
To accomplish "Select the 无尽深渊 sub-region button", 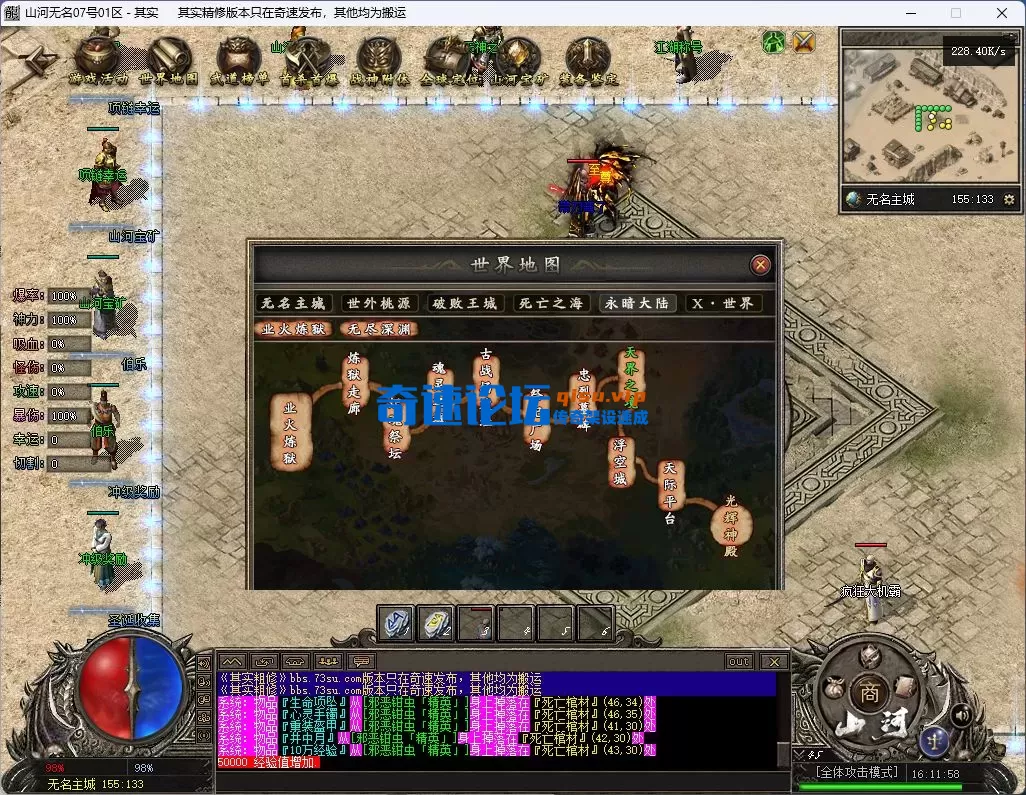I will tap(378, 328).
